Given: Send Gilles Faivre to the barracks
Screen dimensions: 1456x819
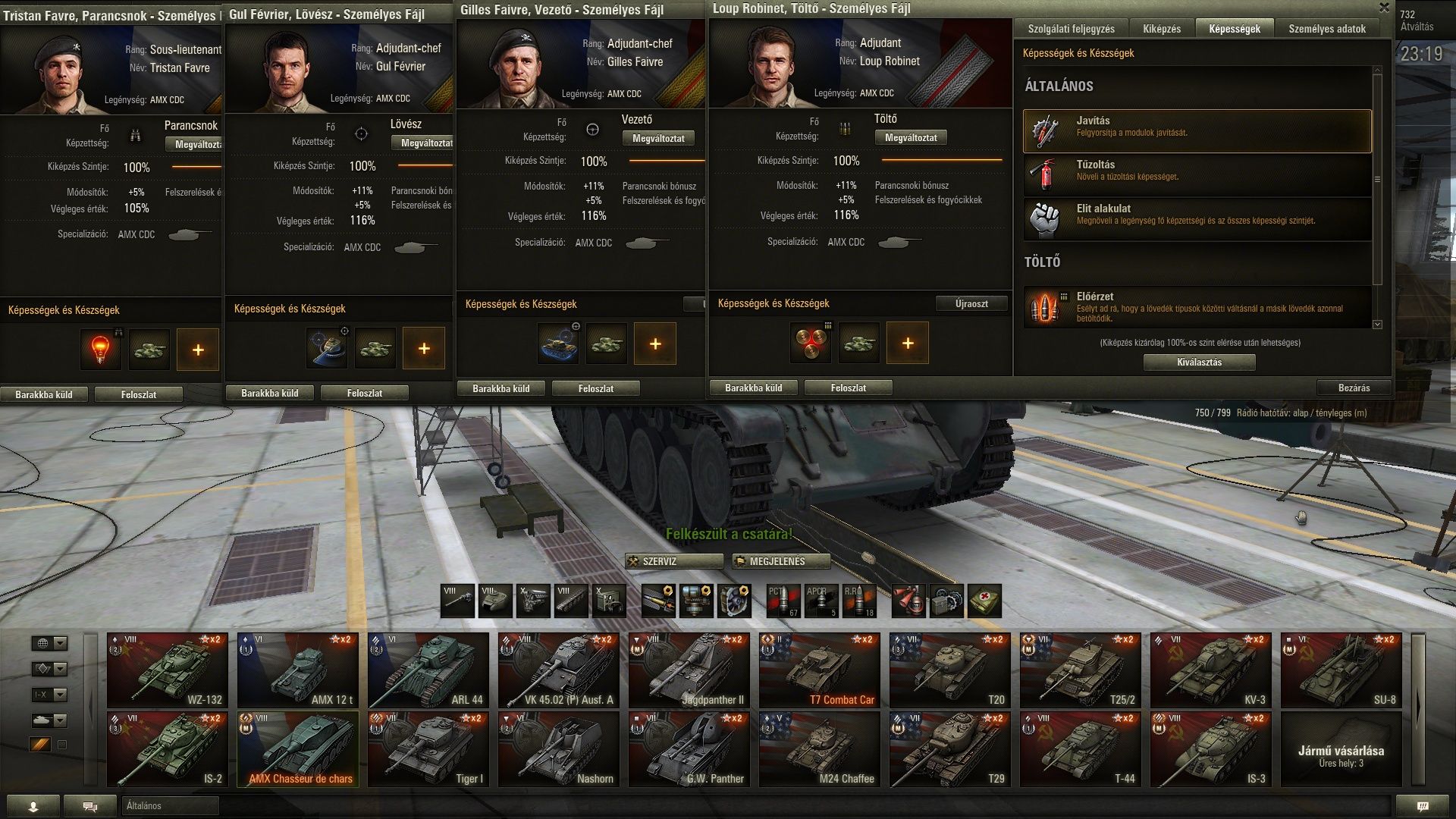Looking at the screenshot, I should point(500,389).
